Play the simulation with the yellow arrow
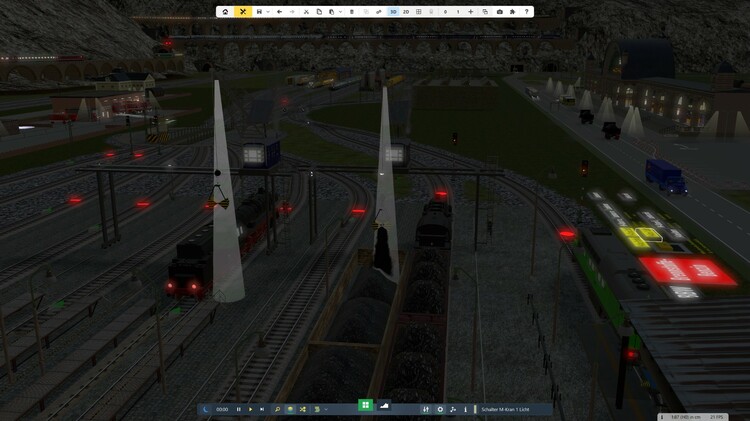This screenshot has height=421, width=750. point(250,409)
